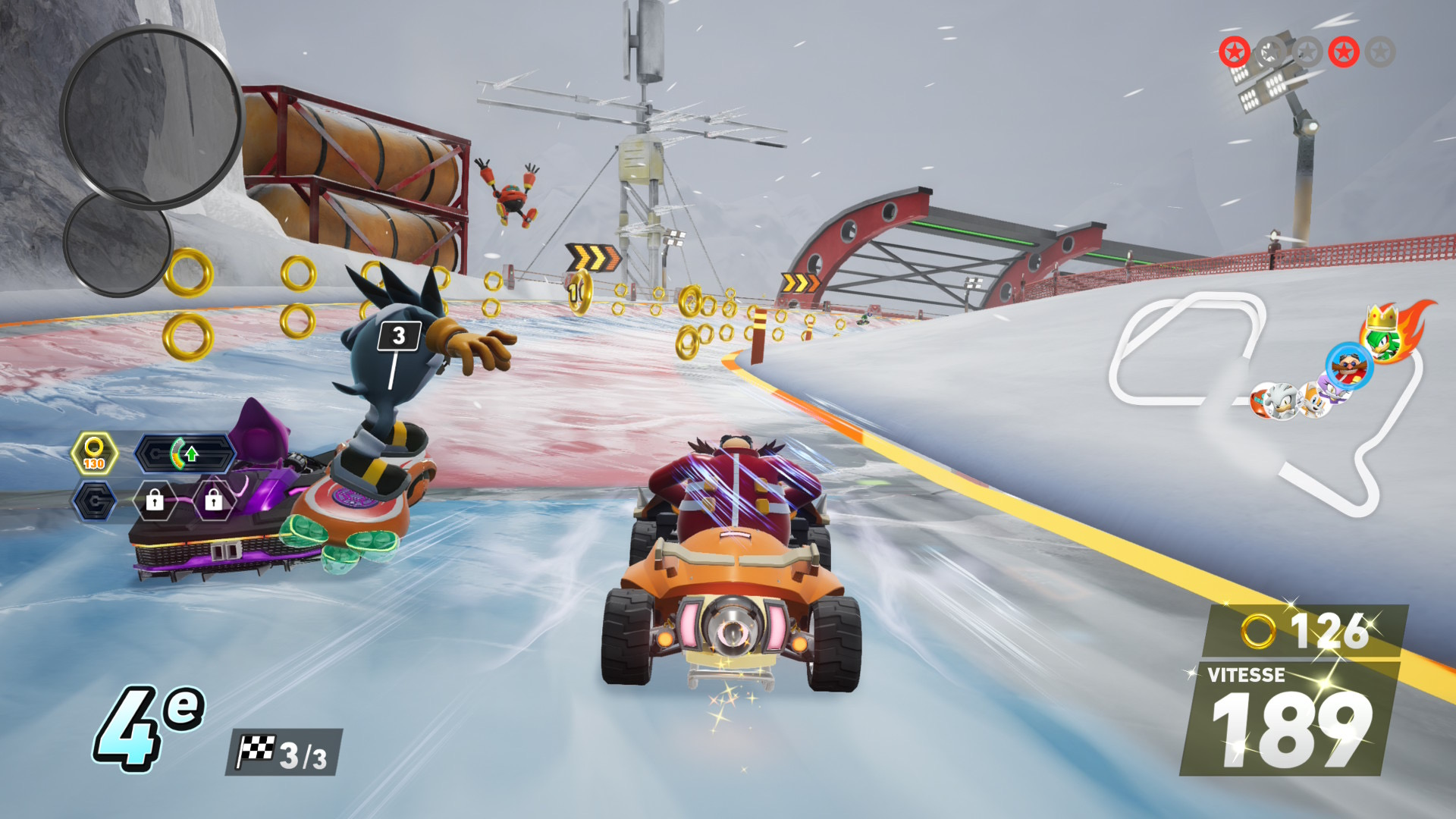The height and width of the screenshot is (819, 1456).
Task: Select the gold ring gadget showing 130
Action: pyautogui.click(x=94, y=454)
